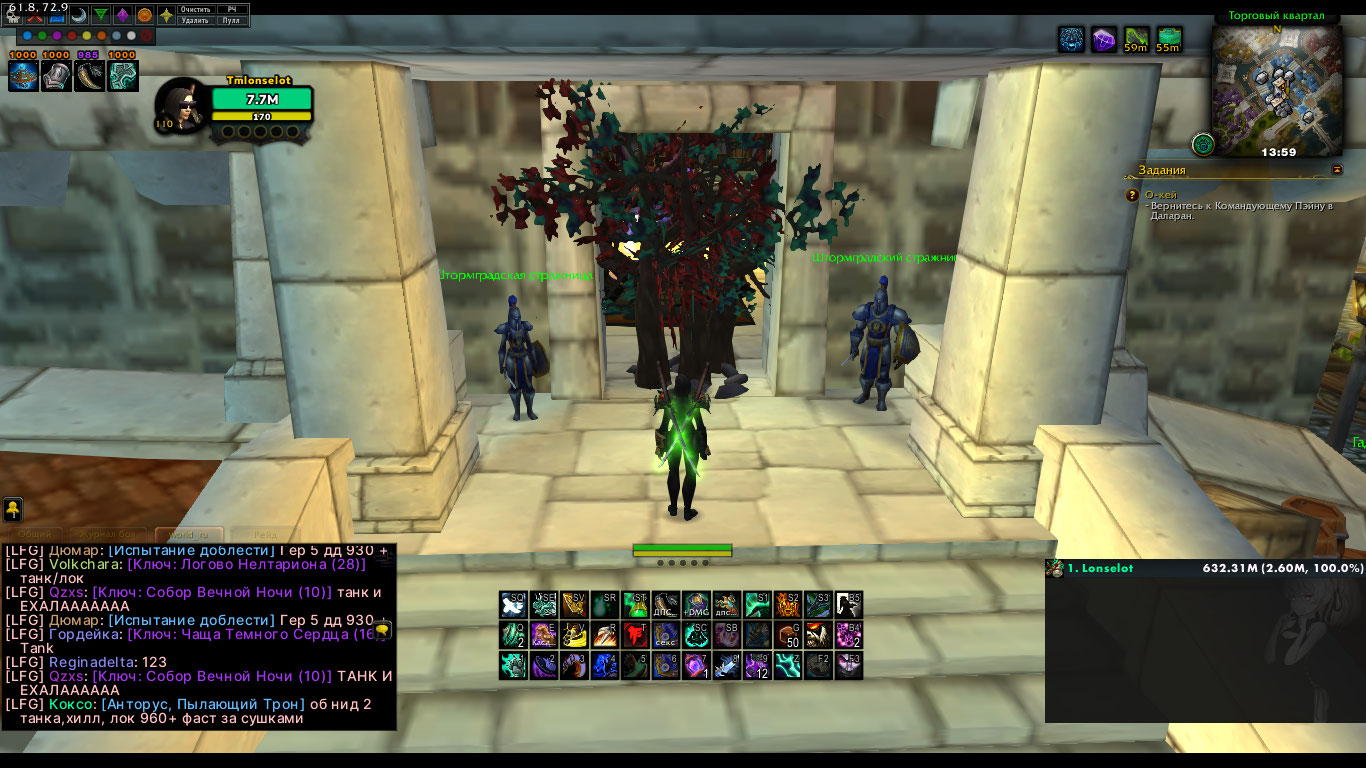The image size is (1366, 768).
Task: Place the green circle world marker
Action: point(41,36)
